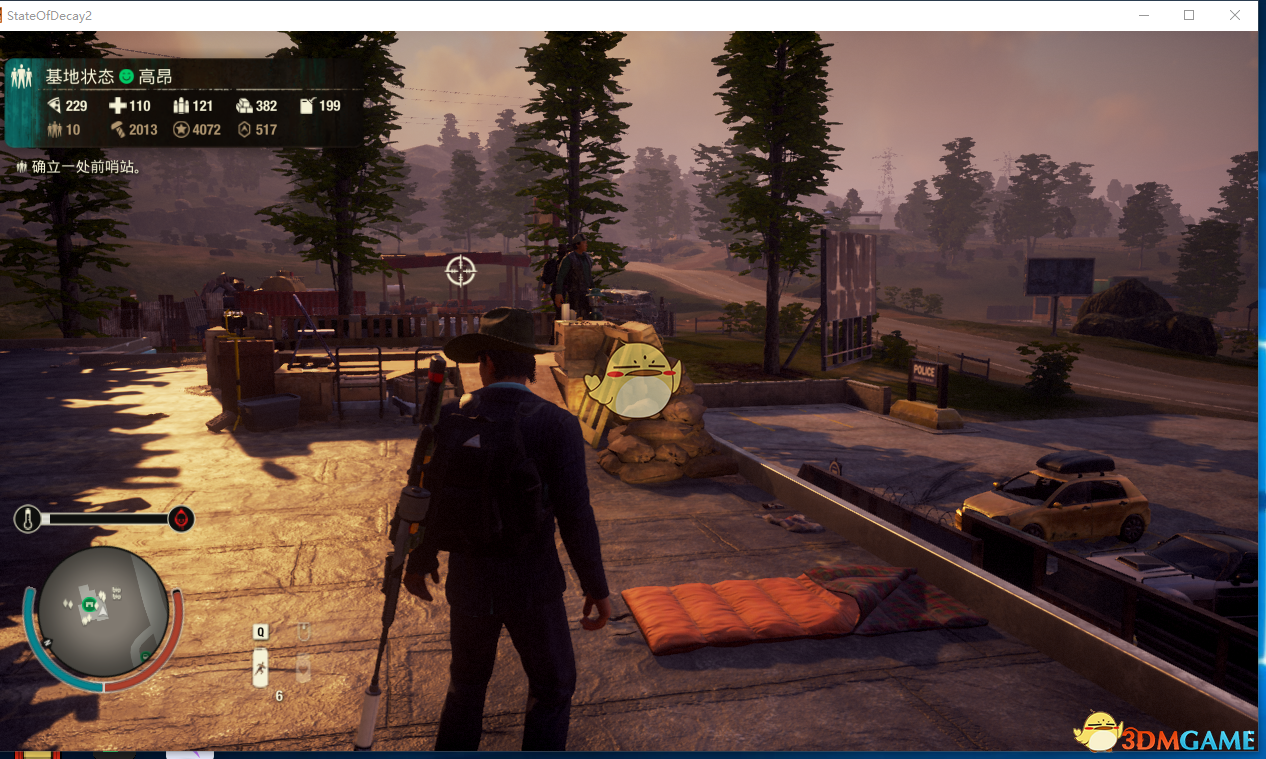Select the food pizza slice resource icon

pos(54,106)
